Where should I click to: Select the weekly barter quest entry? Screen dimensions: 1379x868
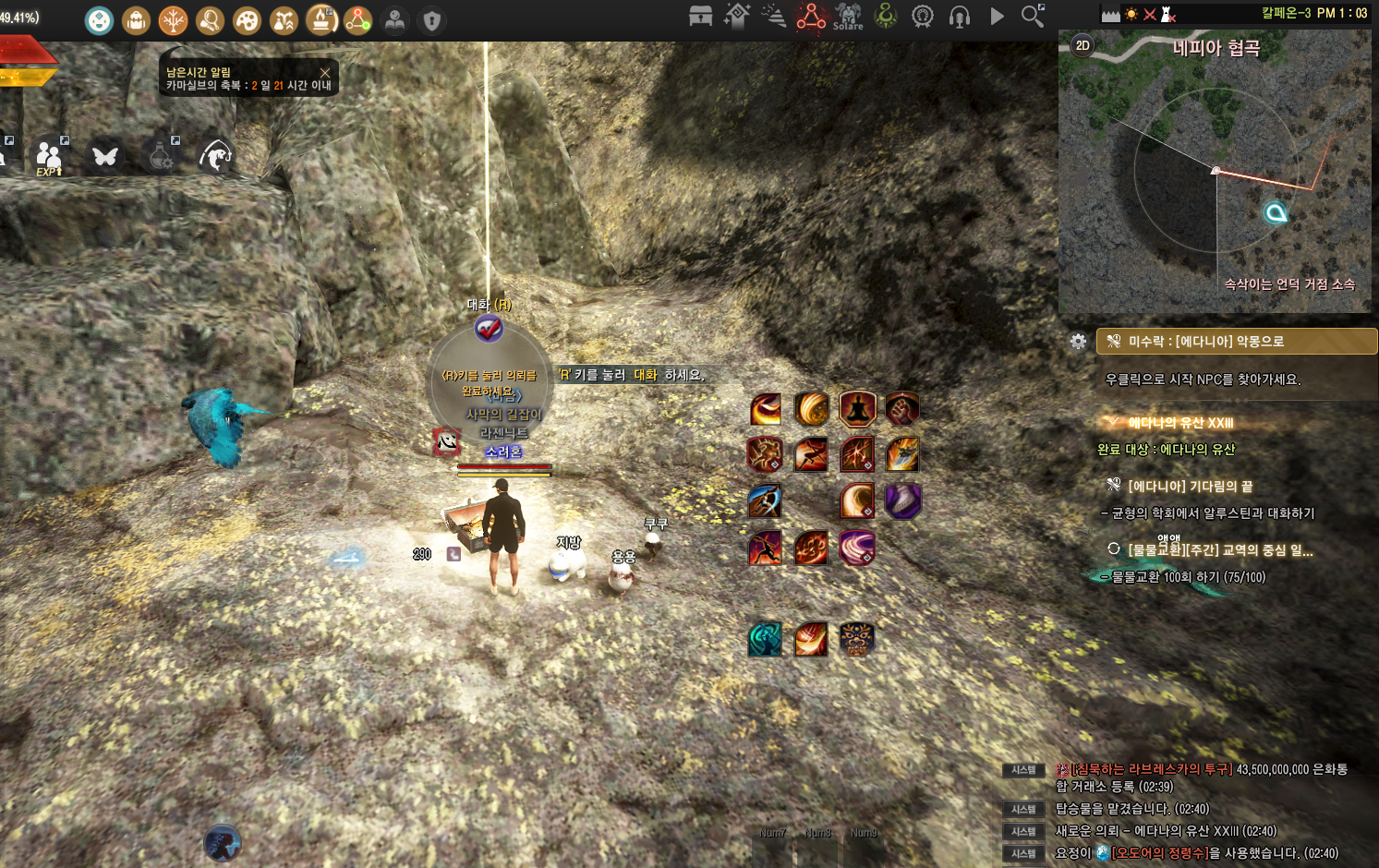(x=1219, y=549)
